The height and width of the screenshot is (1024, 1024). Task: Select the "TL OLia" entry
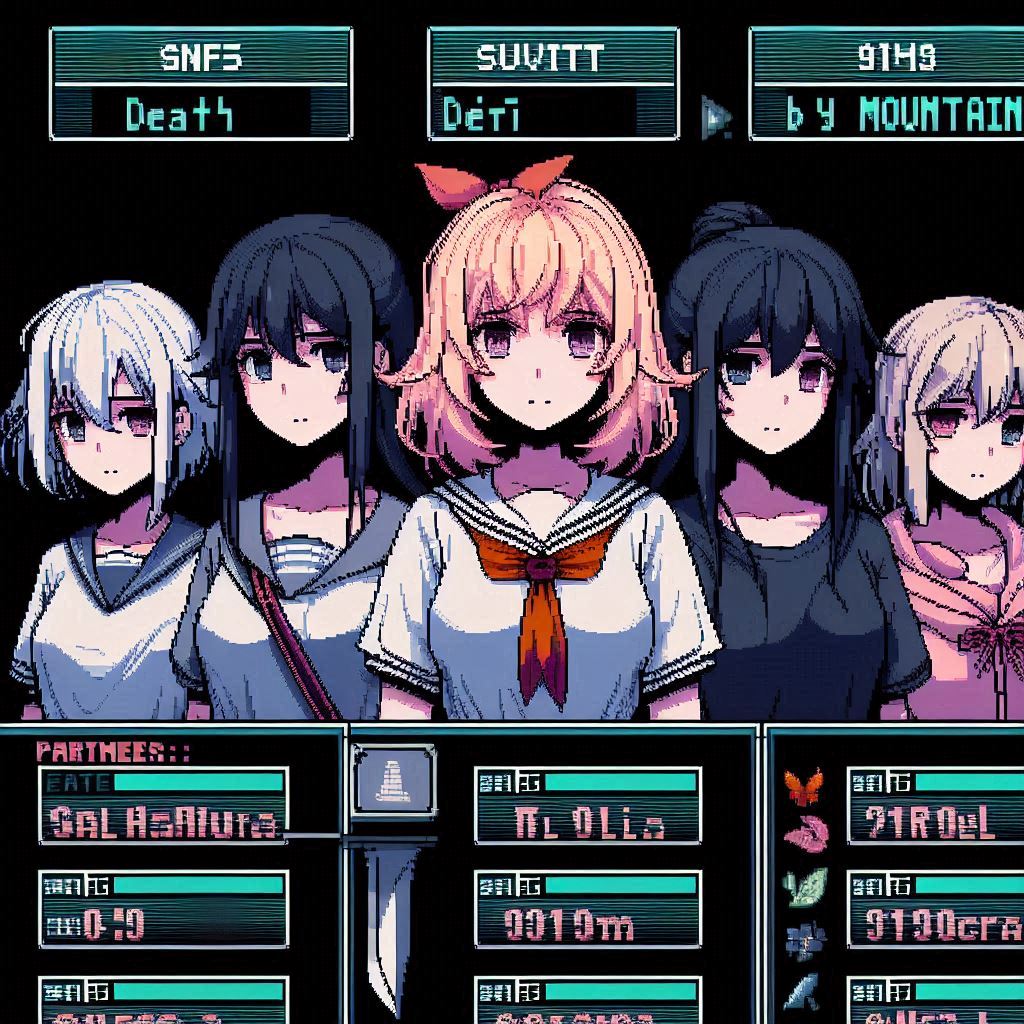(x=588, y=806)
